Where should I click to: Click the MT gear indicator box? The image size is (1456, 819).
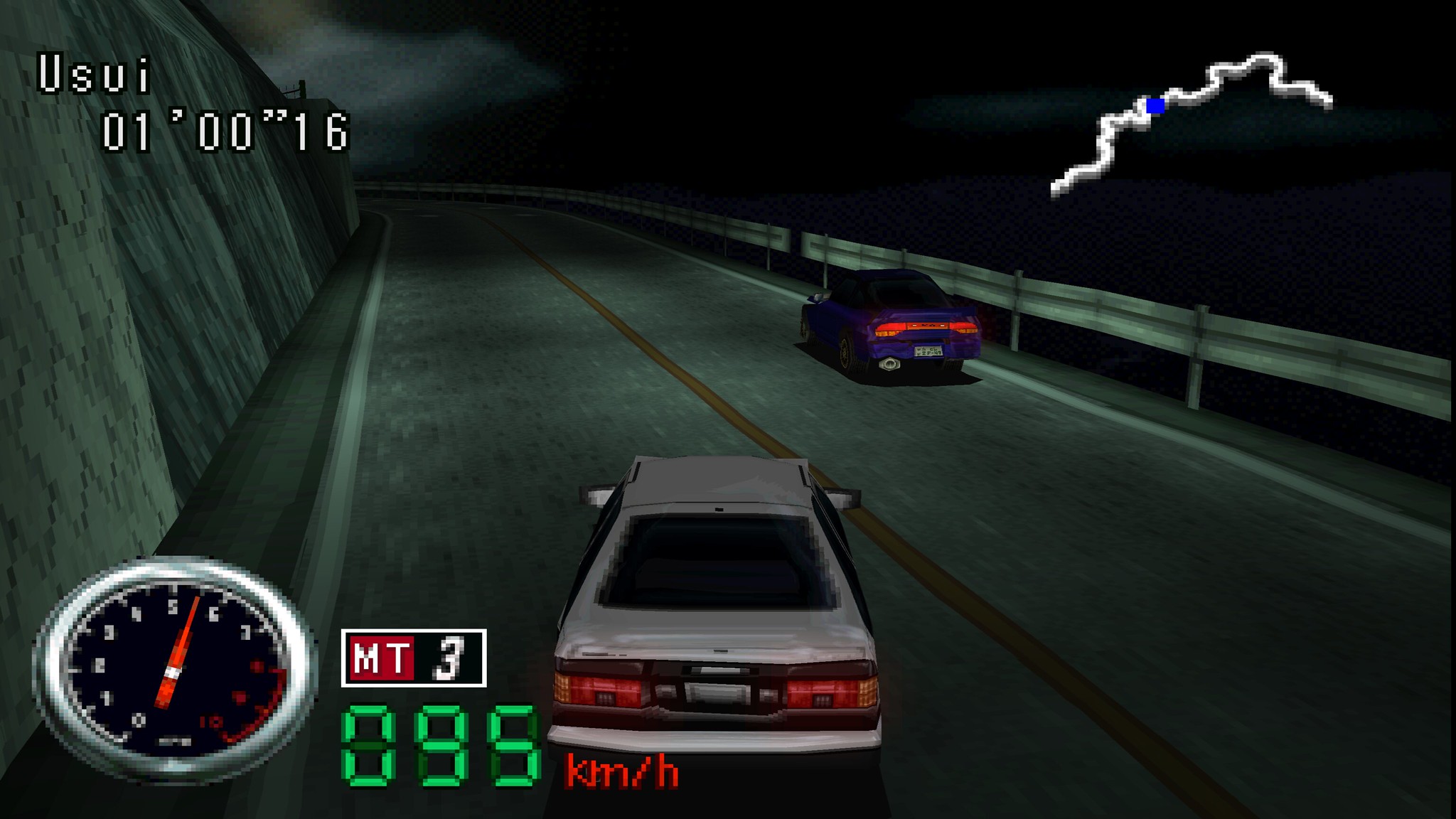[414, 658]
